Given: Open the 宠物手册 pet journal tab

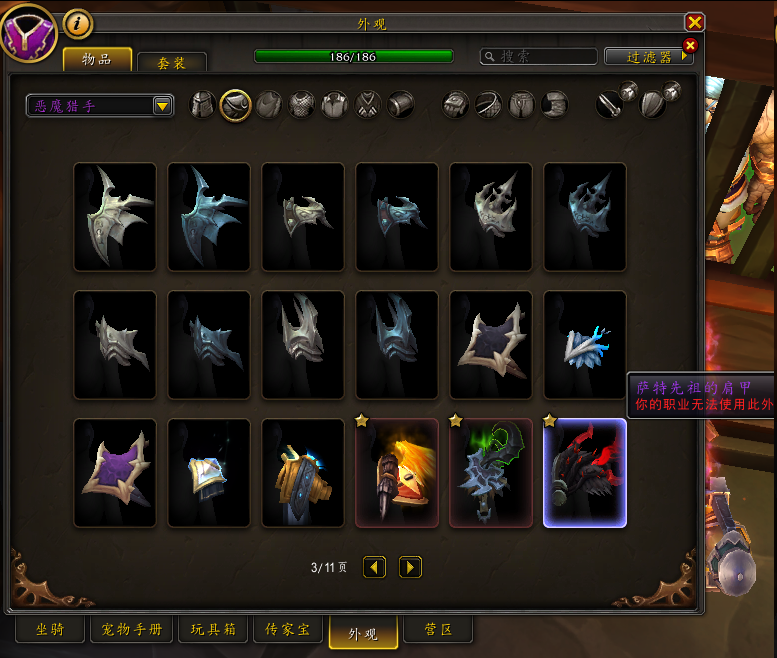Looking at the screenshot, I should point(132,630).
